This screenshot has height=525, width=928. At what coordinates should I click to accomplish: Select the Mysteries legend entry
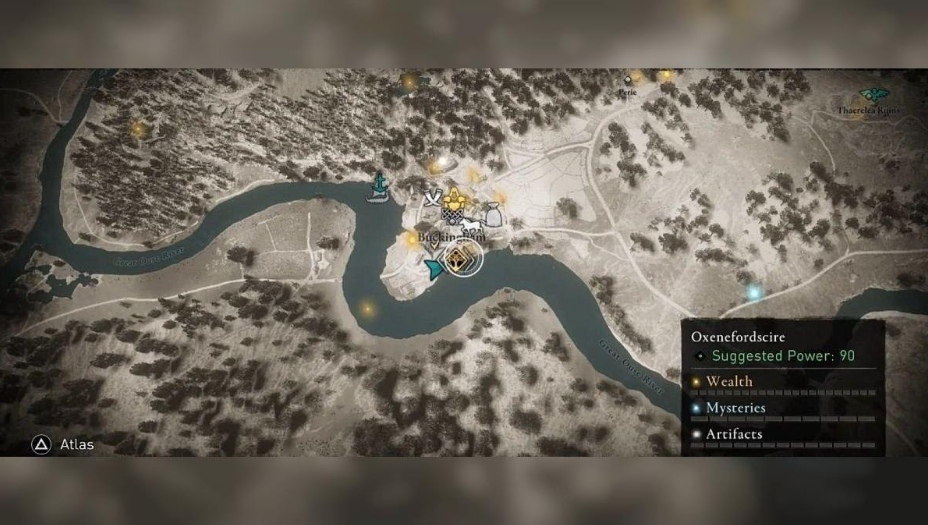click(735, 408)
